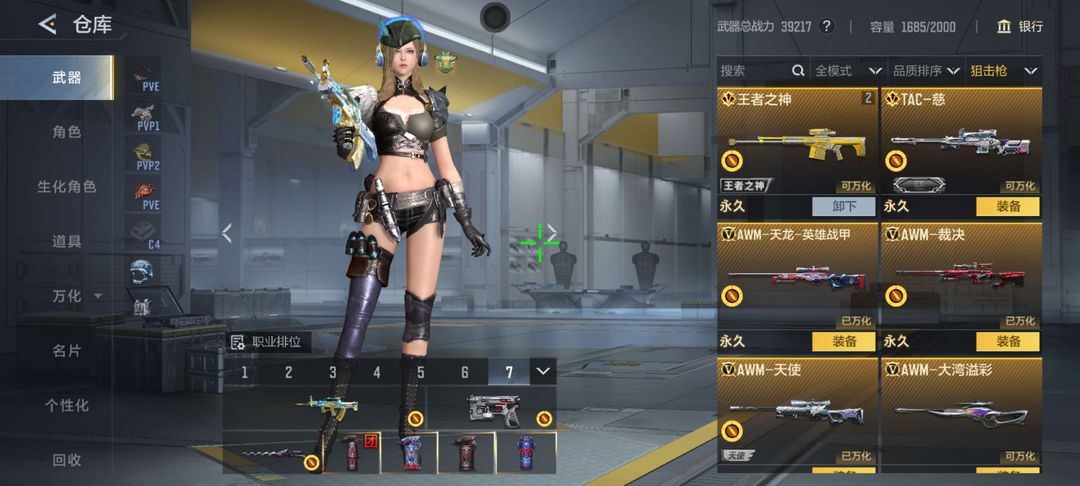Open the 回收 section
Viewport: 1080px width, 486px height.
(66, 460)
